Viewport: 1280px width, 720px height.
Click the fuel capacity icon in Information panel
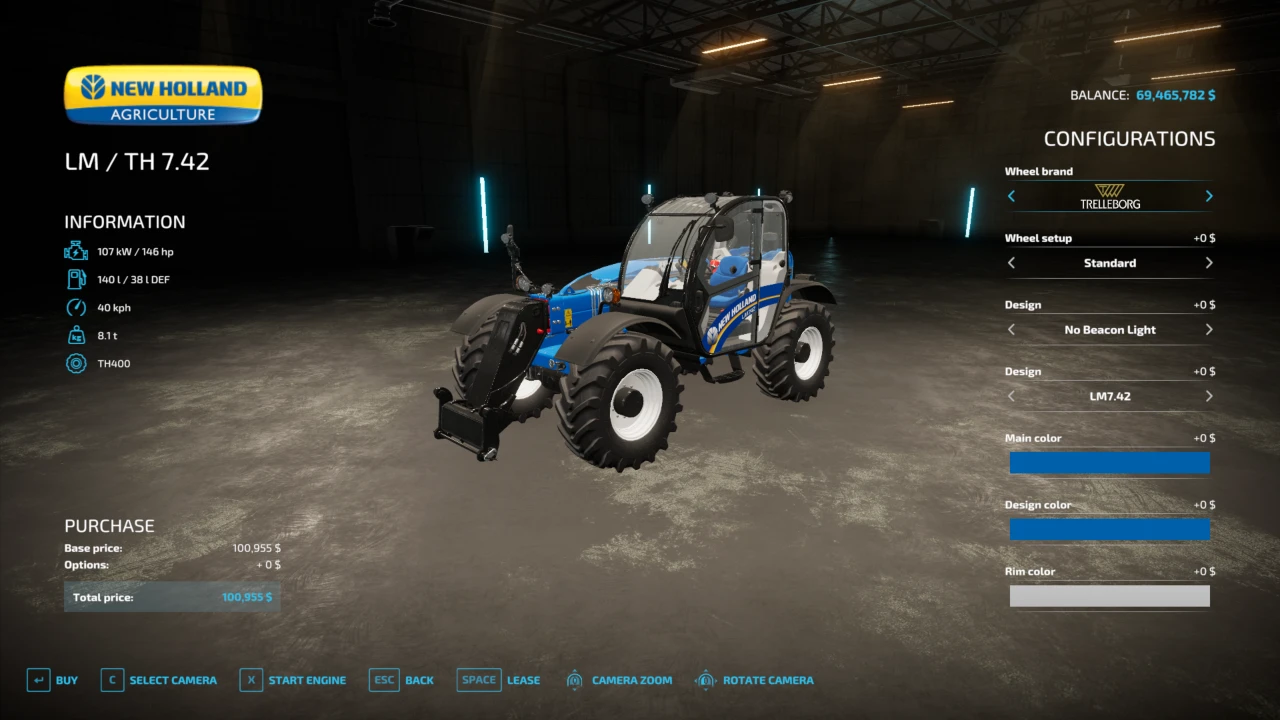point(76,279)
